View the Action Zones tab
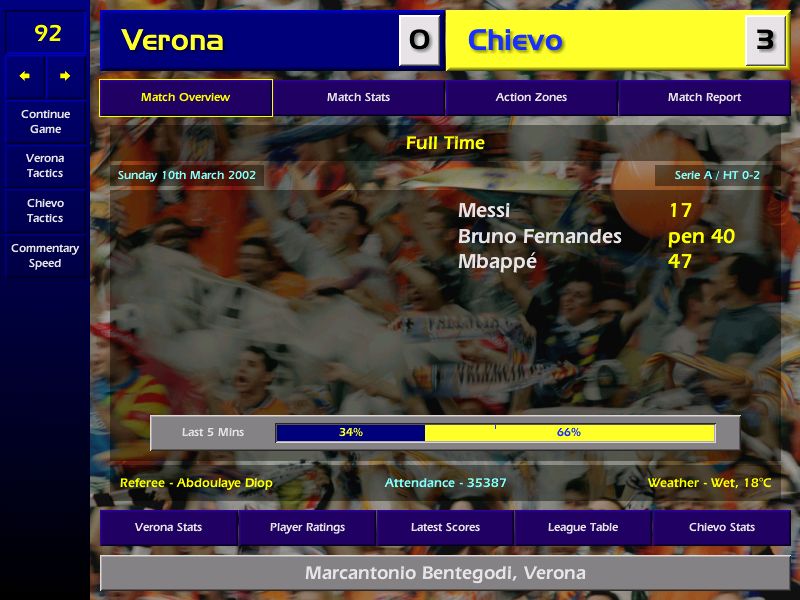 (x=531, y=98)
